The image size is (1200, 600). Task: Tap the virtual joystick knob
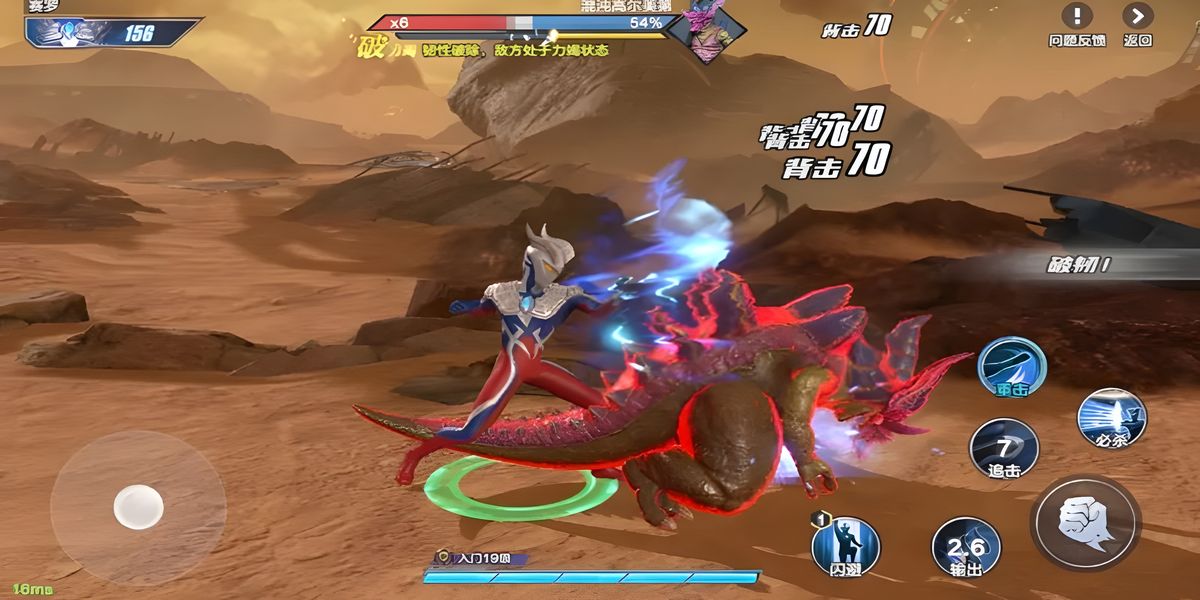[x=138, y=506]
